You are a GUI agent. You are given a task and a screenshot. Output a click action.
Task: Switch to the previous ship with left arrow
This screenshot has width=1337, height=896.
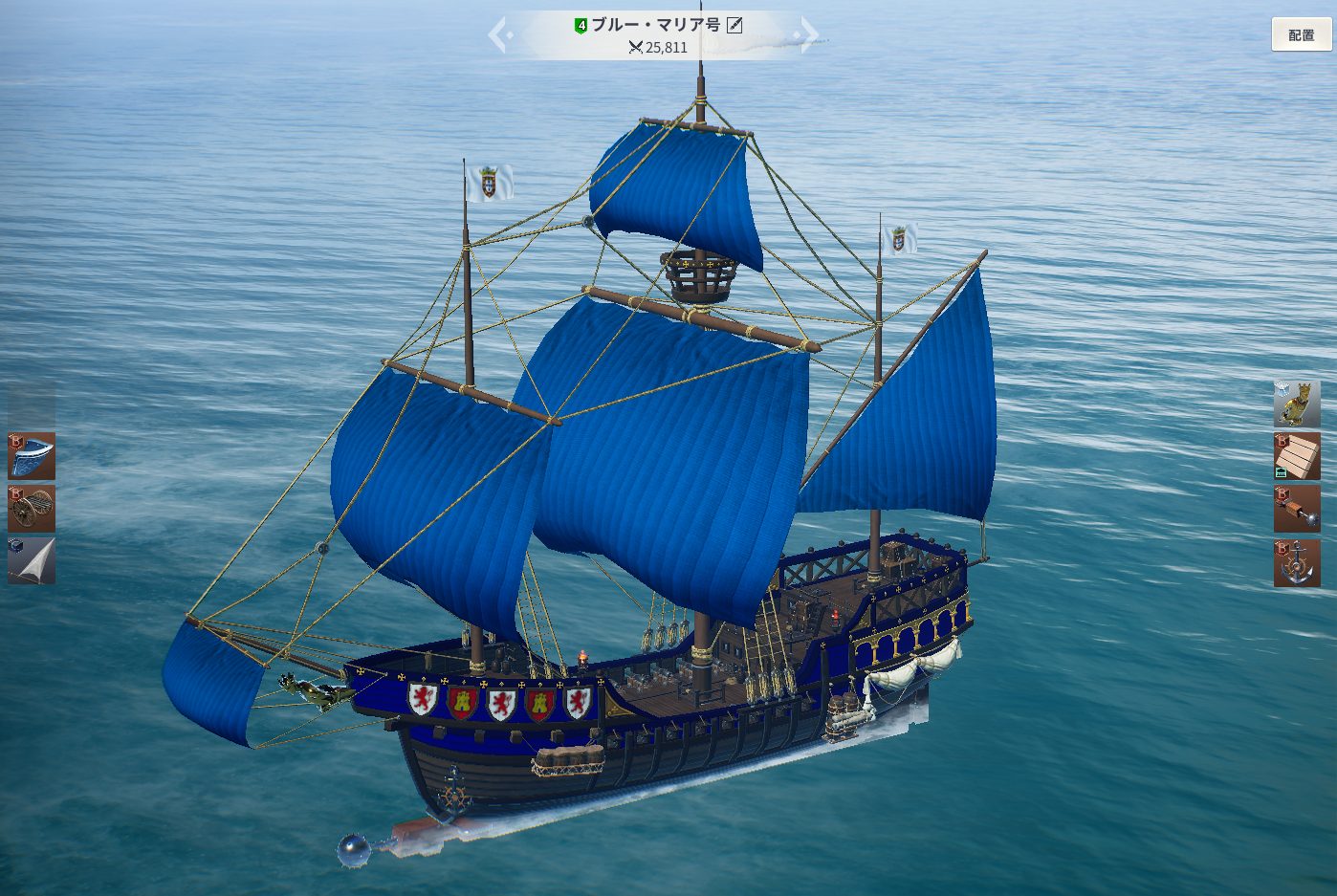(499, 35)
